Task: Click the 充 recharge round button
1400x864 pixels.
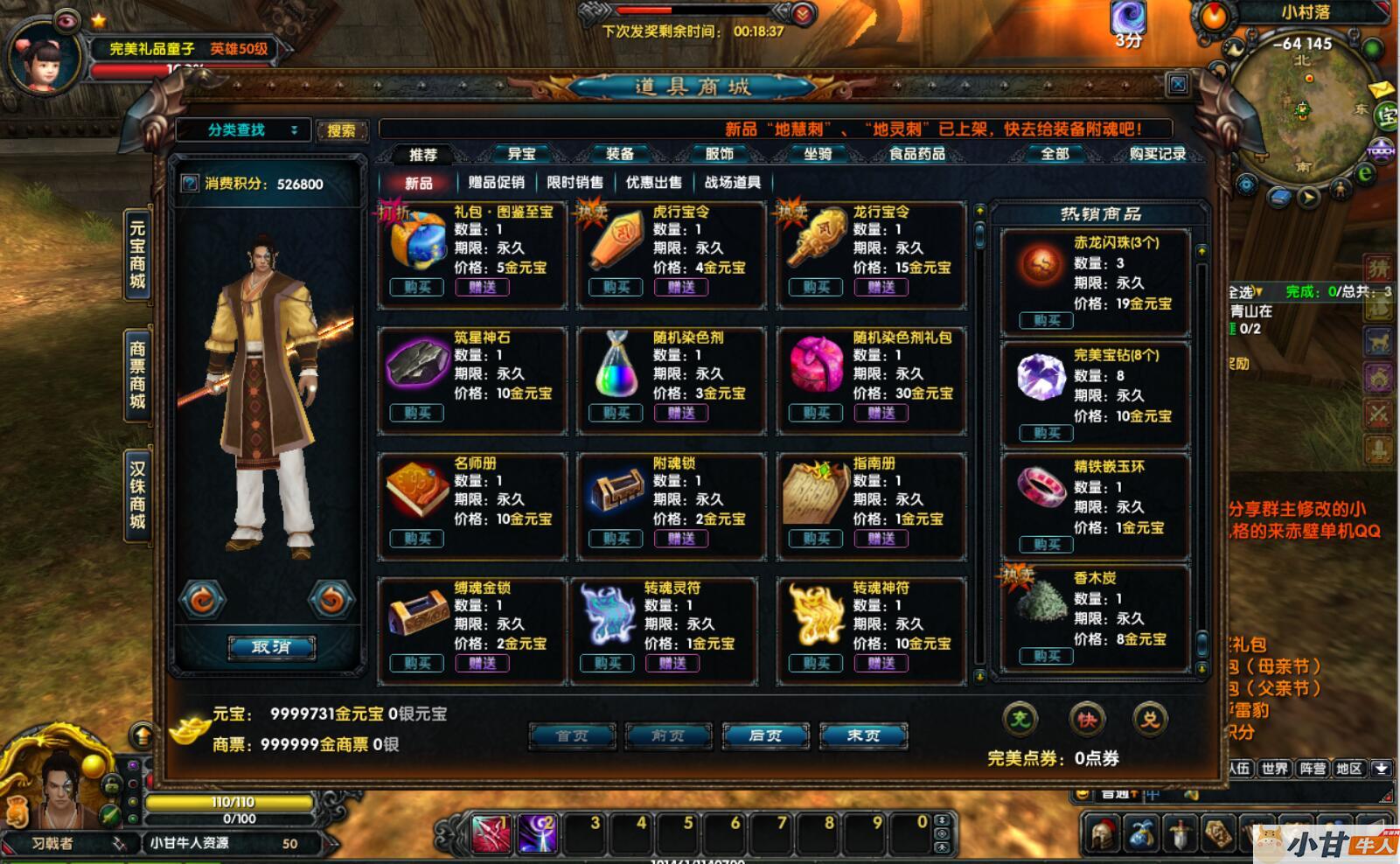Action: point(1020,720)
